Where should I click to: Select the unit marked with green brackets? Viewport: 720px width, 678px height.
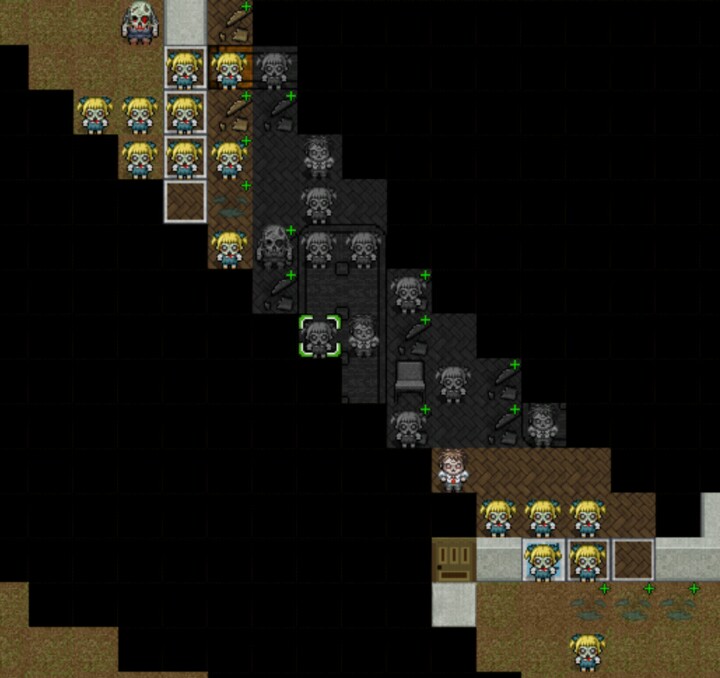tap(319, 337)
